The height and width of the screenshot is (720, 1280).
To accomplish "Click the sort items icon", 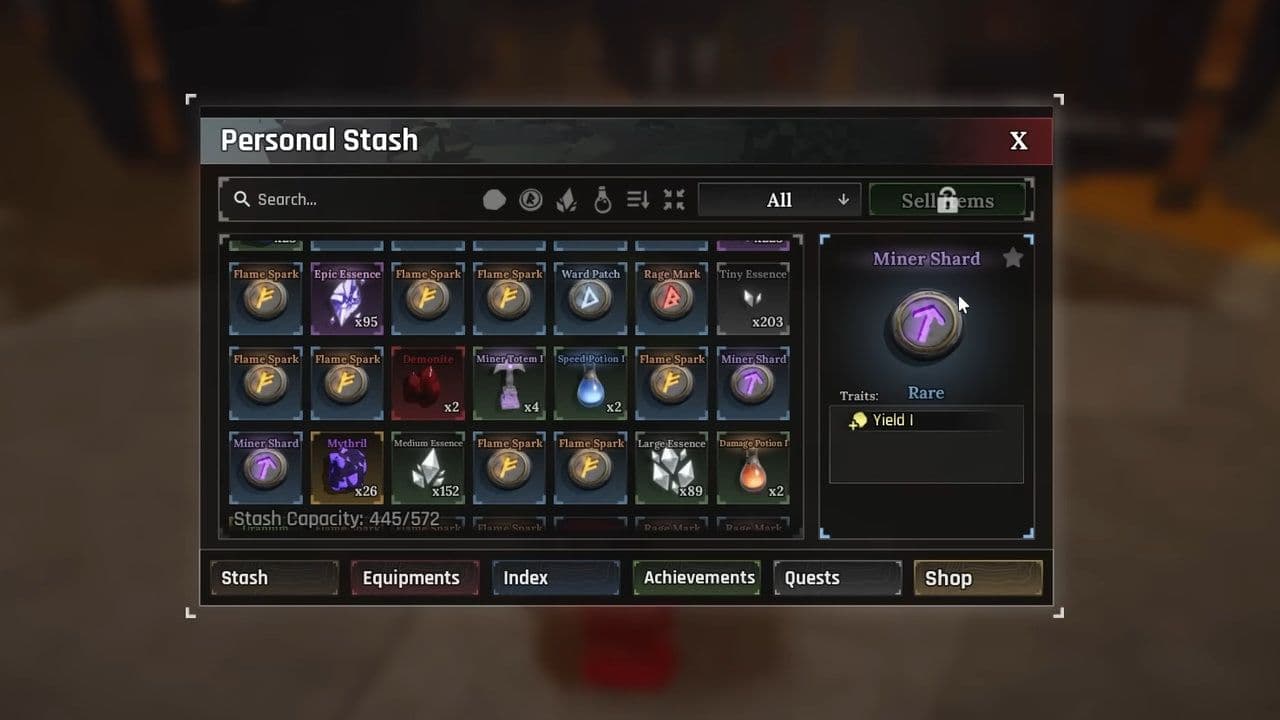I will (638, 199).
